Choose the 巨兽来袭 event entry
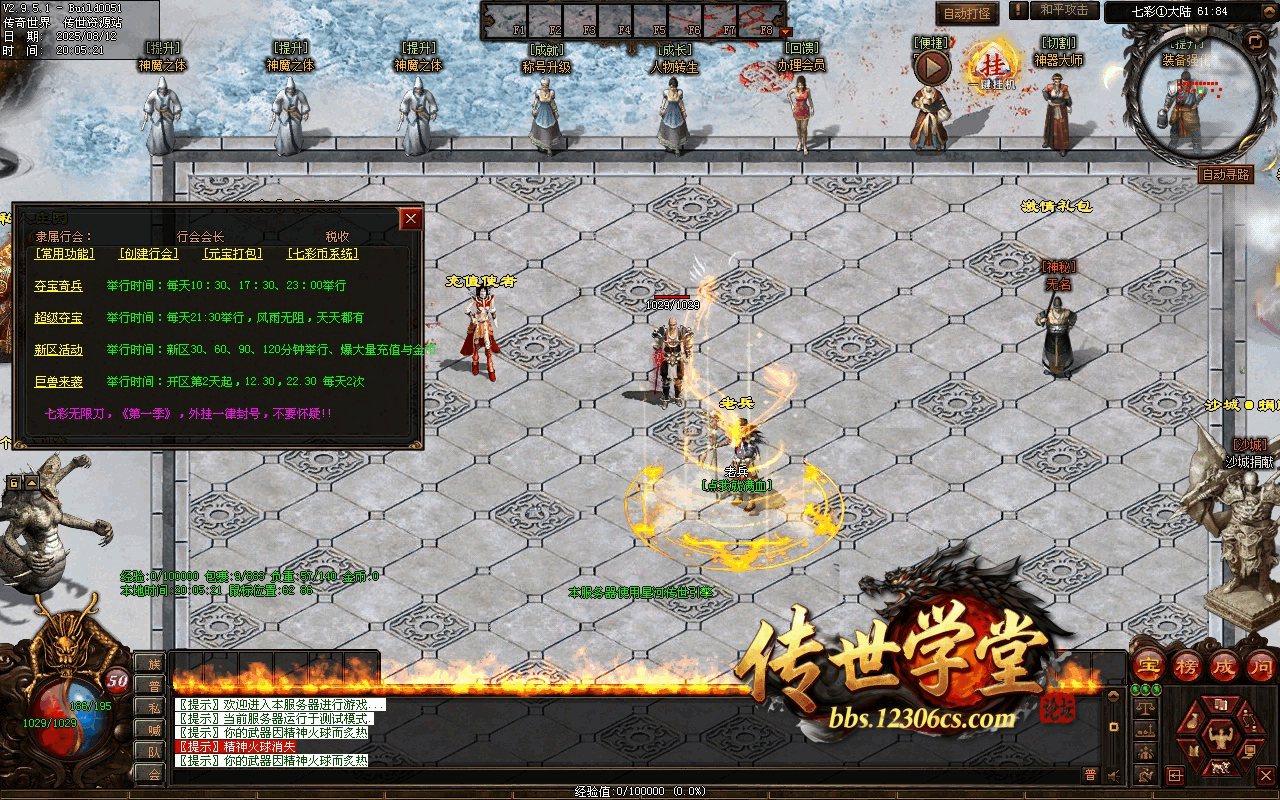The height and width of the screenshot is (800, 1280). [59, 382]
